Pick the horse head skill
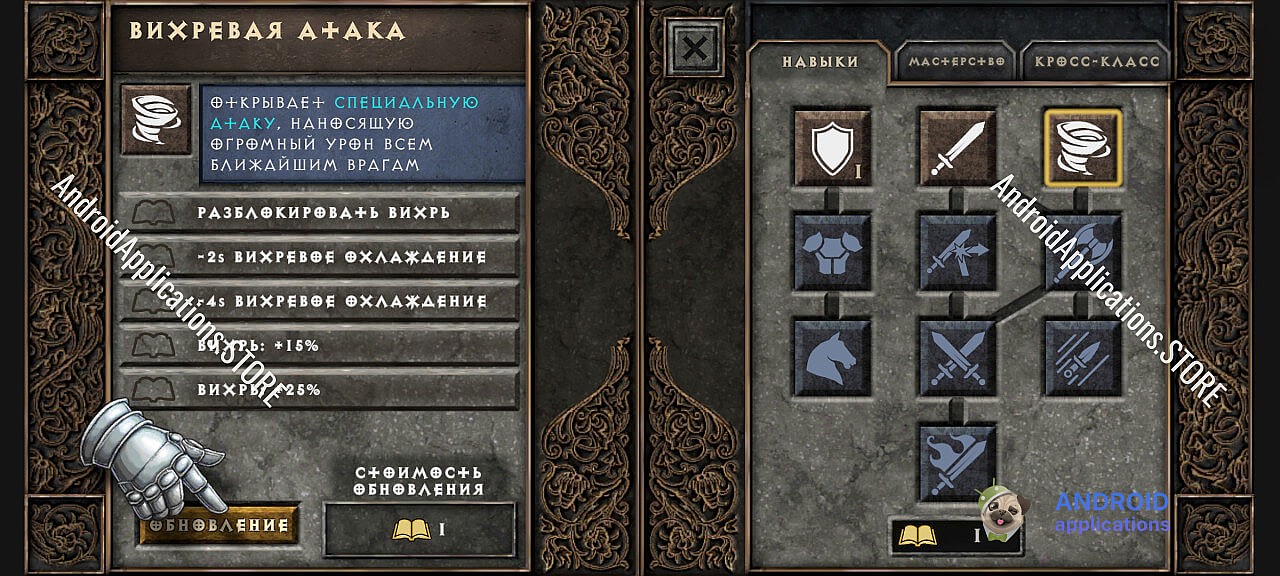The height and width of the screenshot is (576, 1280). tap(832, 357)
